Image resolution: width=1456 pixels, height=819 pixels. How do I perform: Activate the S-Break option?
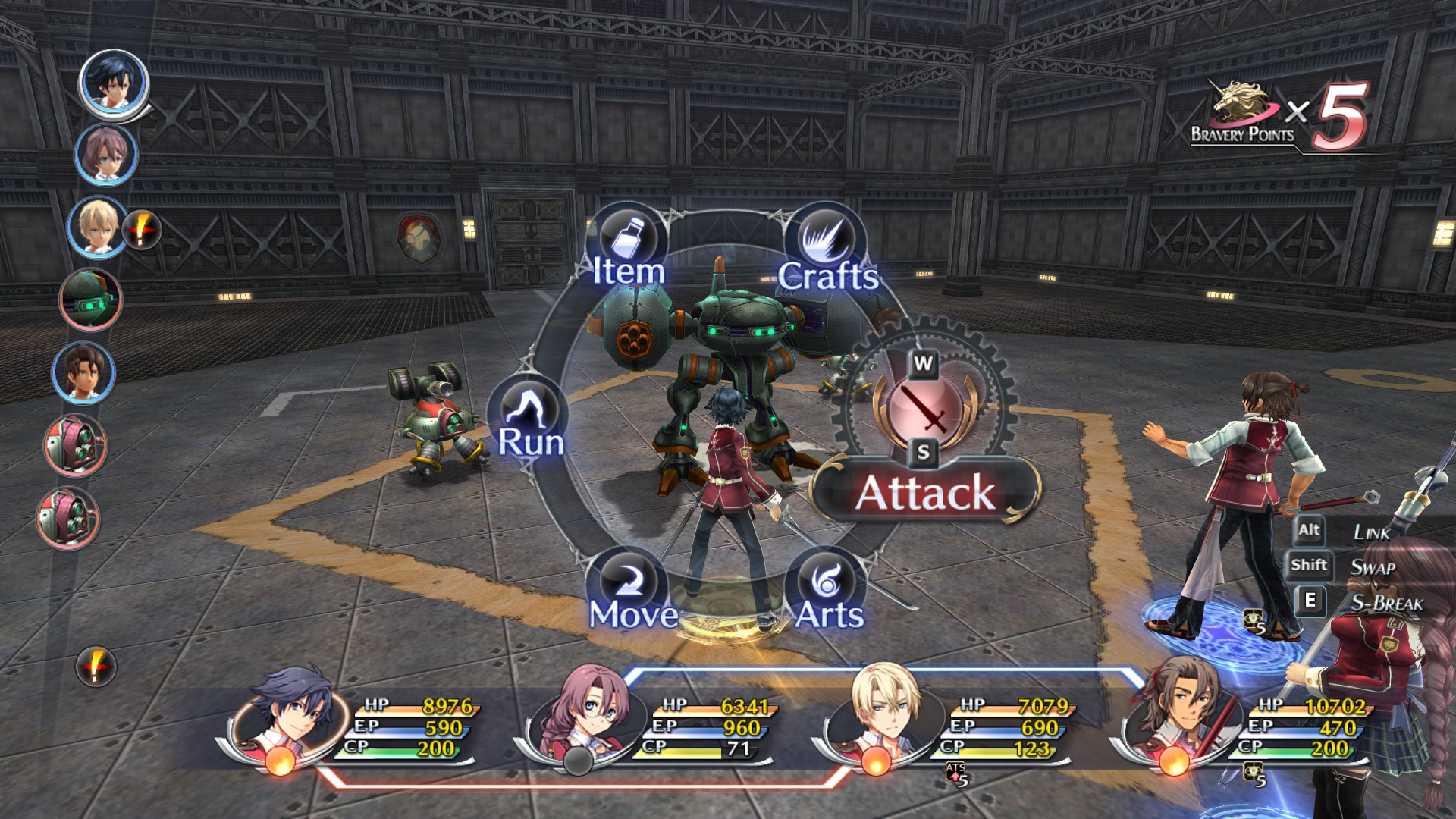pos(1386,603)
